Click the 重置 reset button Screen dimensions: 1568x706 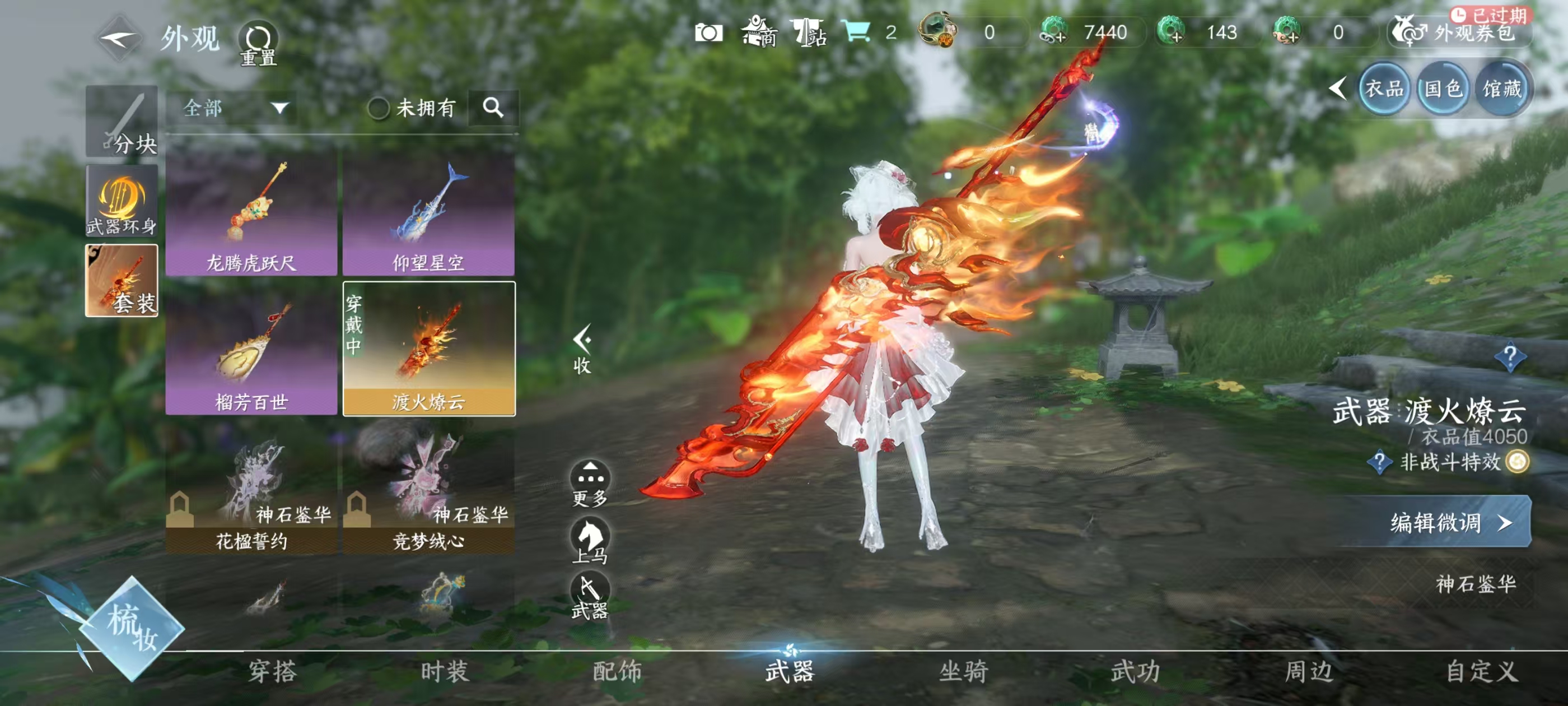[258, 44]
